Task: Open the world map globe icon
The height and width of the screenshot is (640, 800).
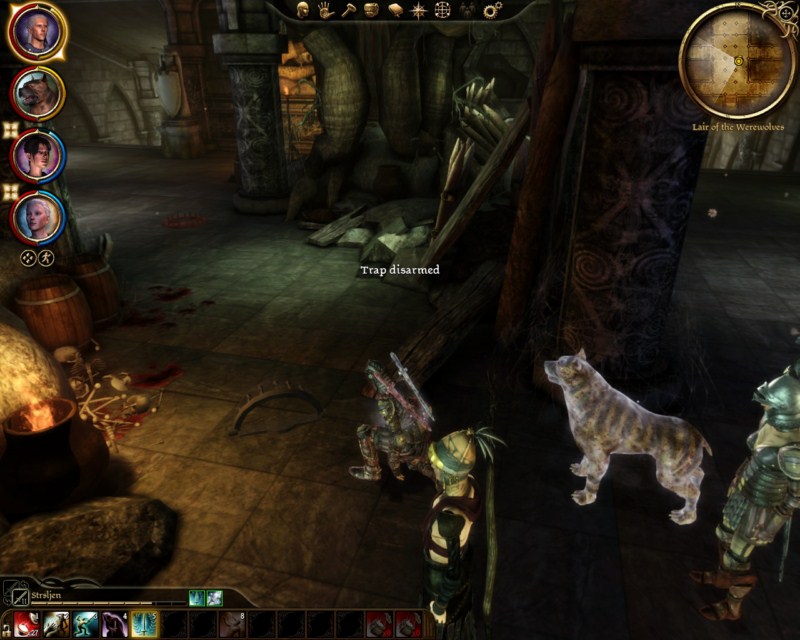Action: coord(442,10)
